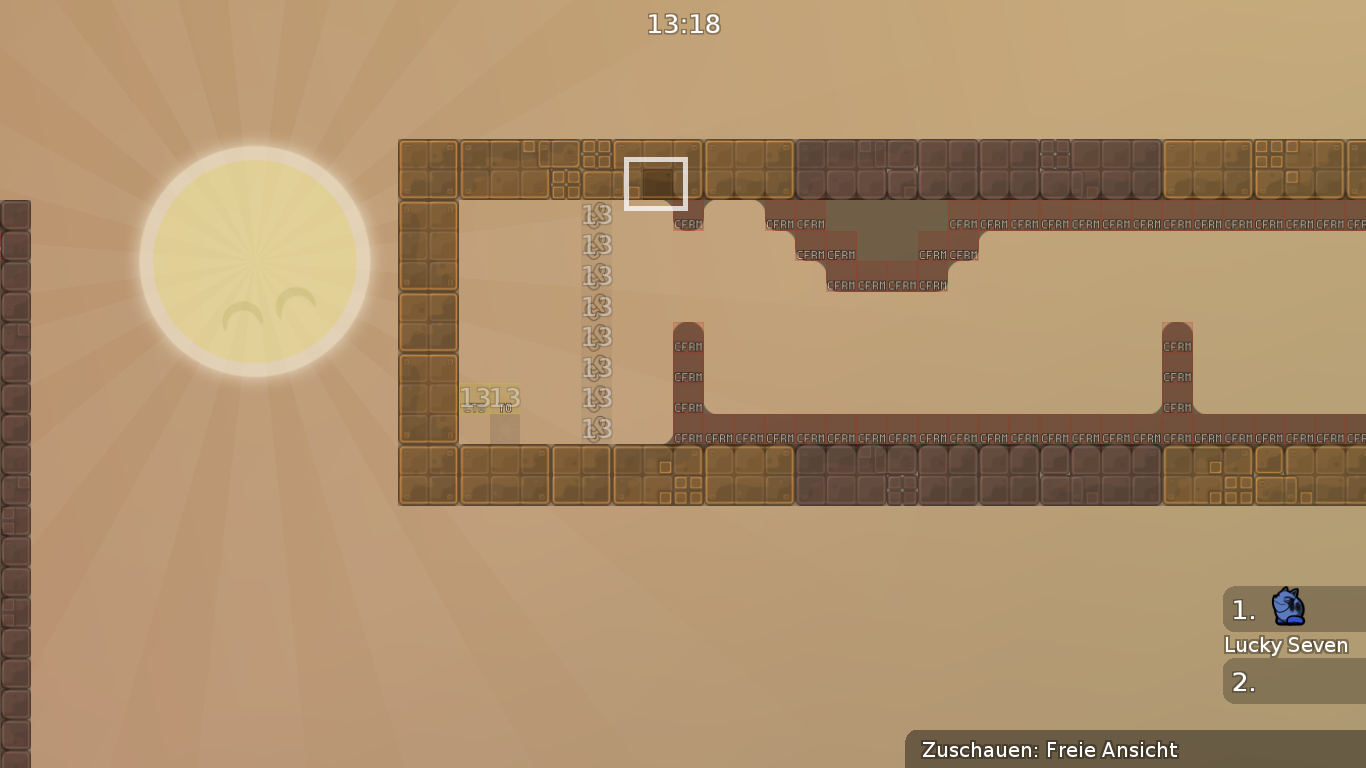Viewport: 1366px width, 768px height.
Task: Click the rank 1 label on the scoreboard
Action: point(1243,611)
